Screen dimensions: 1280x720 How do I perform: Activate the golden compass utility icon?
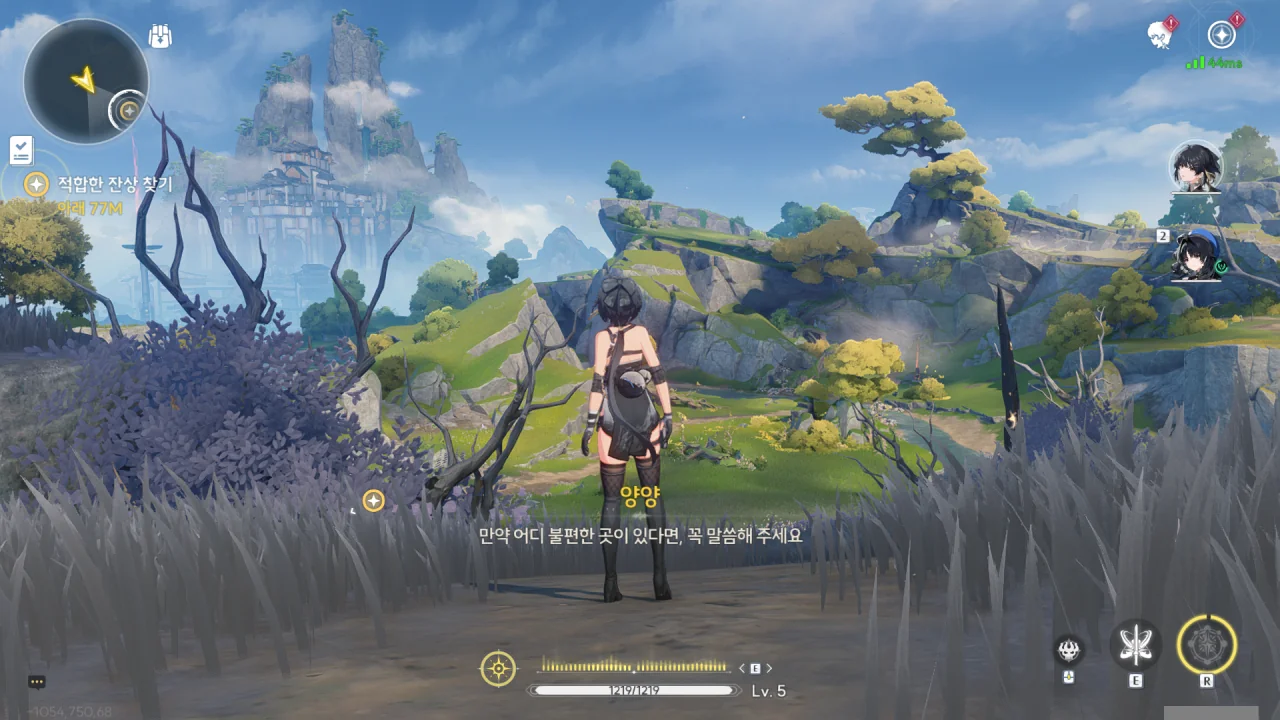click(498, 668)
